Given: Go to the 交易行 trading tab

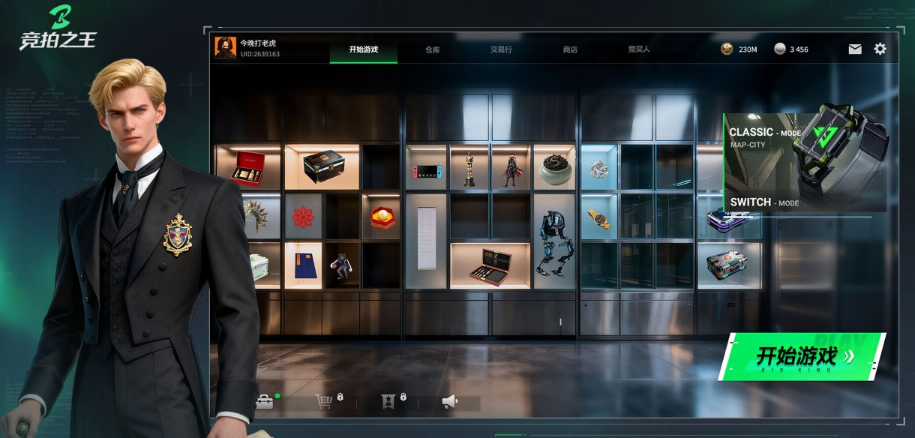Looking at the screenshot, I should click(x=501, y=49).
